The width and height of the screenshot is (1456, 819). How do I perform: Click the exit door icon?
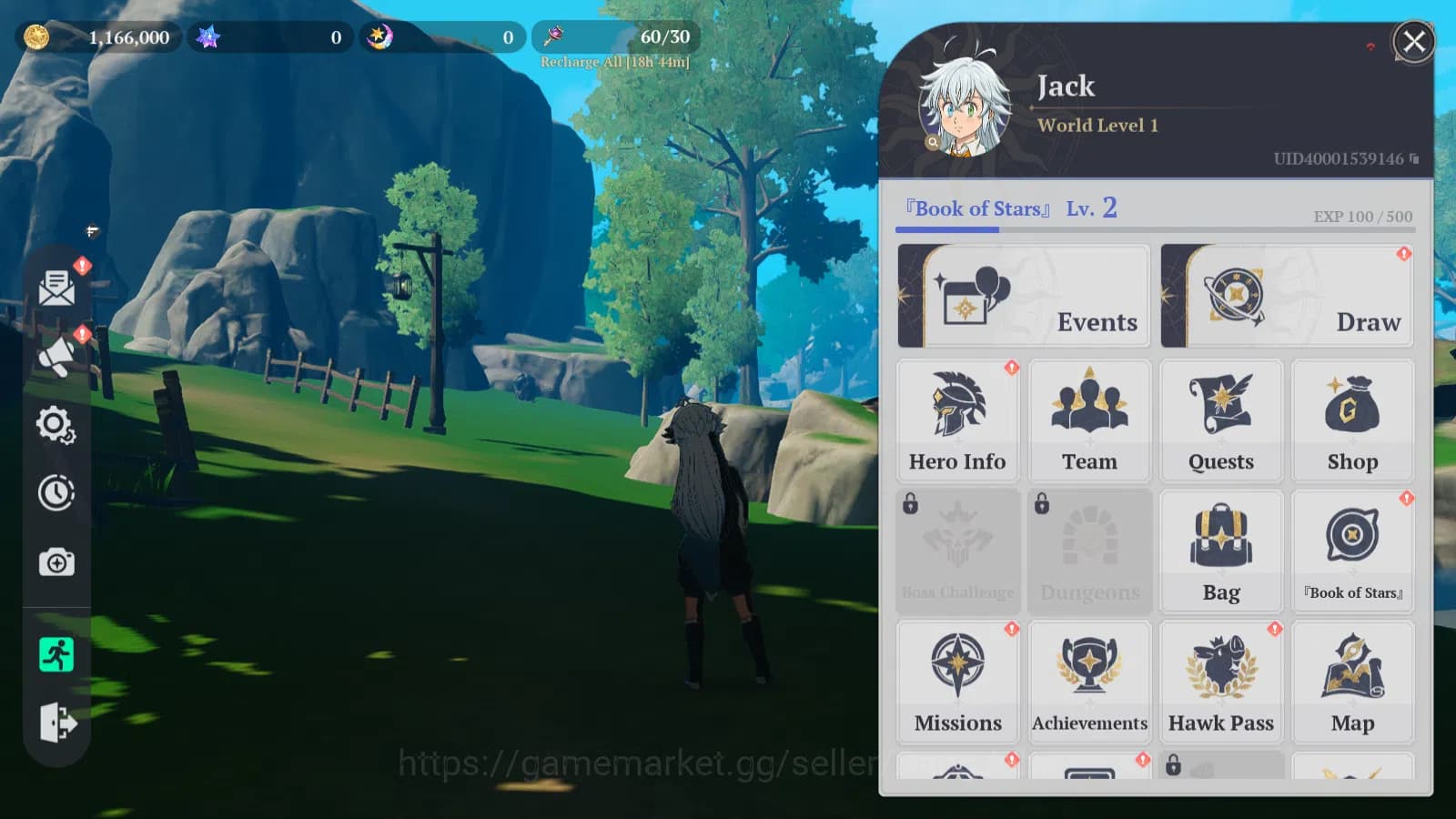pyautogui.click(x=56, y=723)
